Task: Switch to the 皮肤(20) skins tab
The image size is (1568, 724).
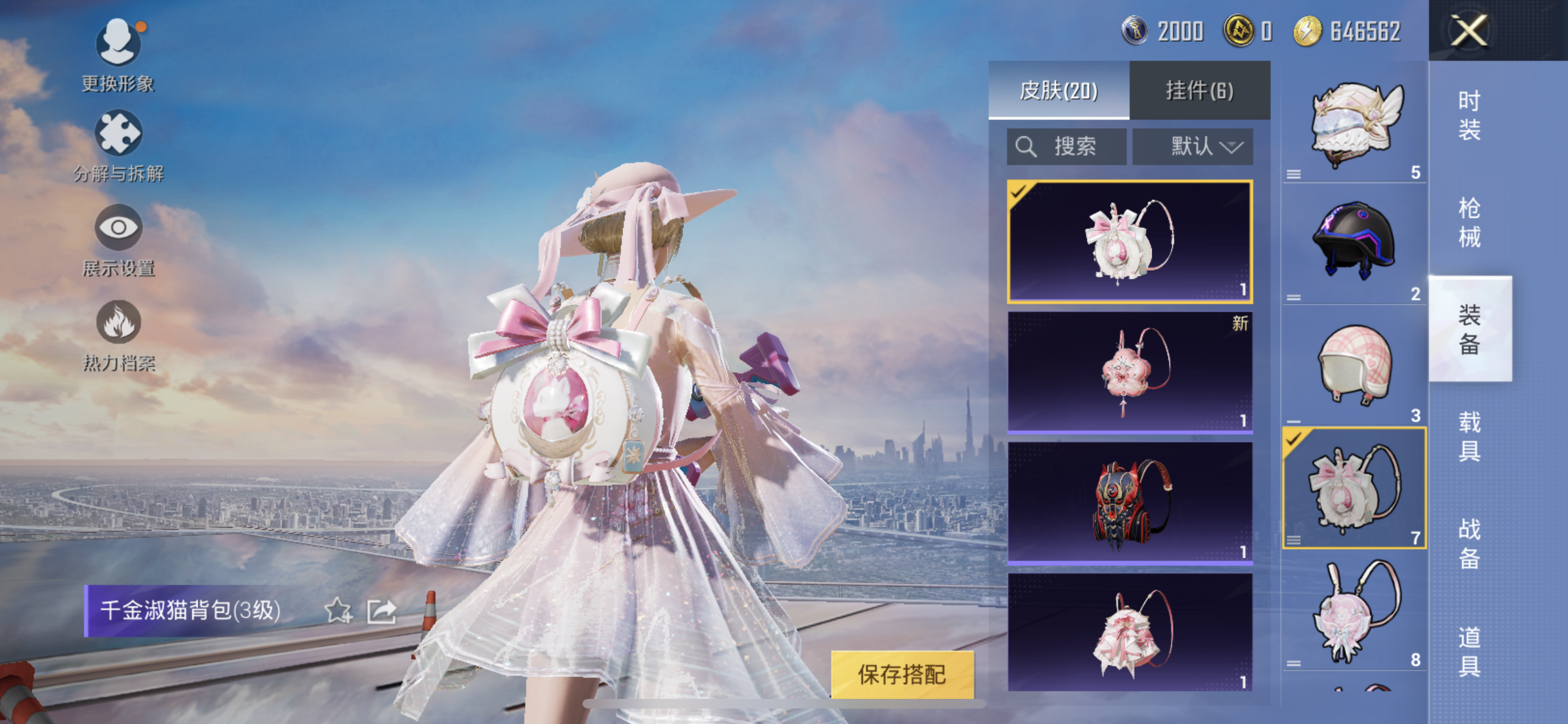Action: pos(1059,90)
